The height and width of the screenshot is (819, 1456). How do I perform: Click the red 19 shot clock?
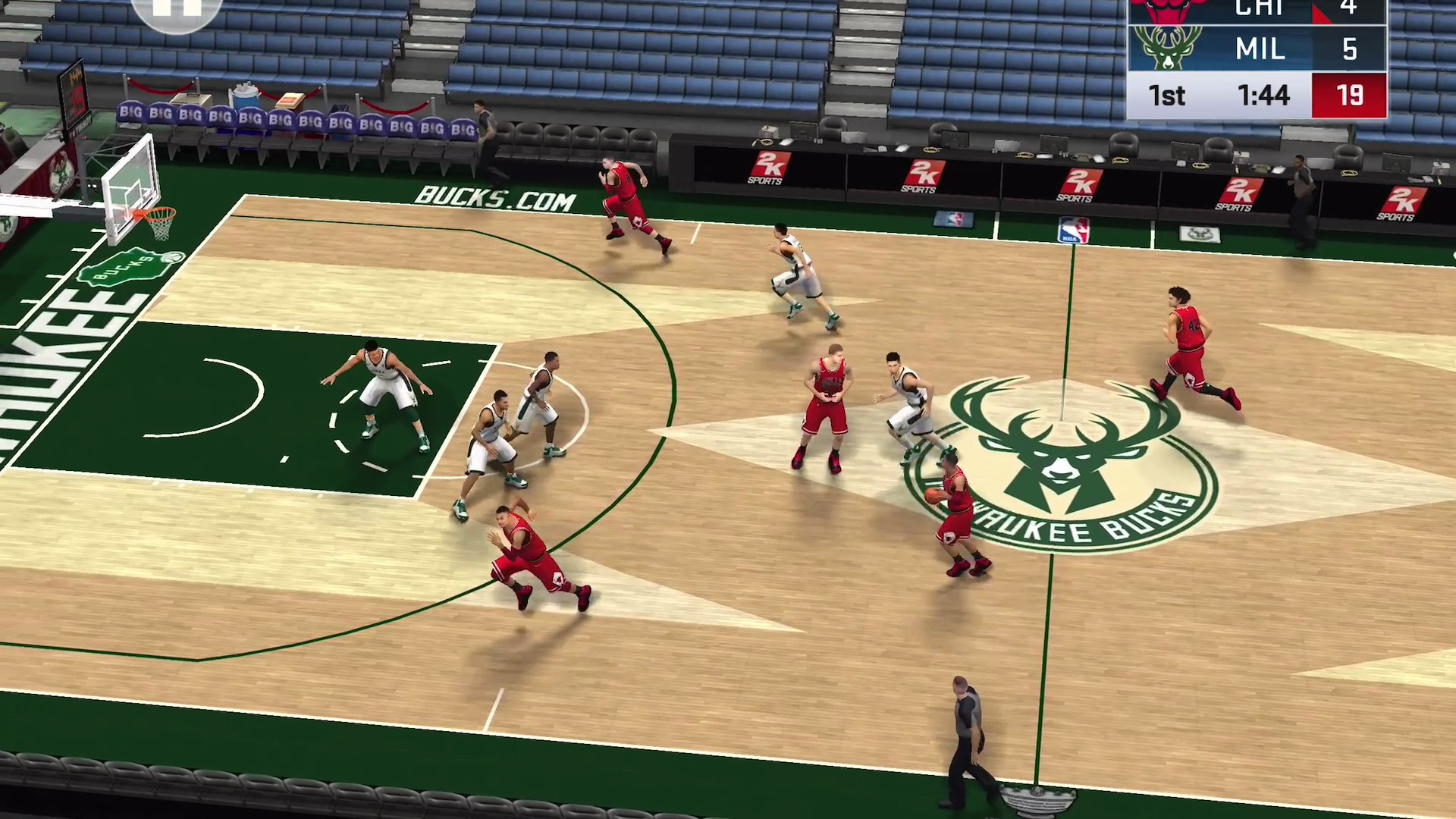[1349, 95]
